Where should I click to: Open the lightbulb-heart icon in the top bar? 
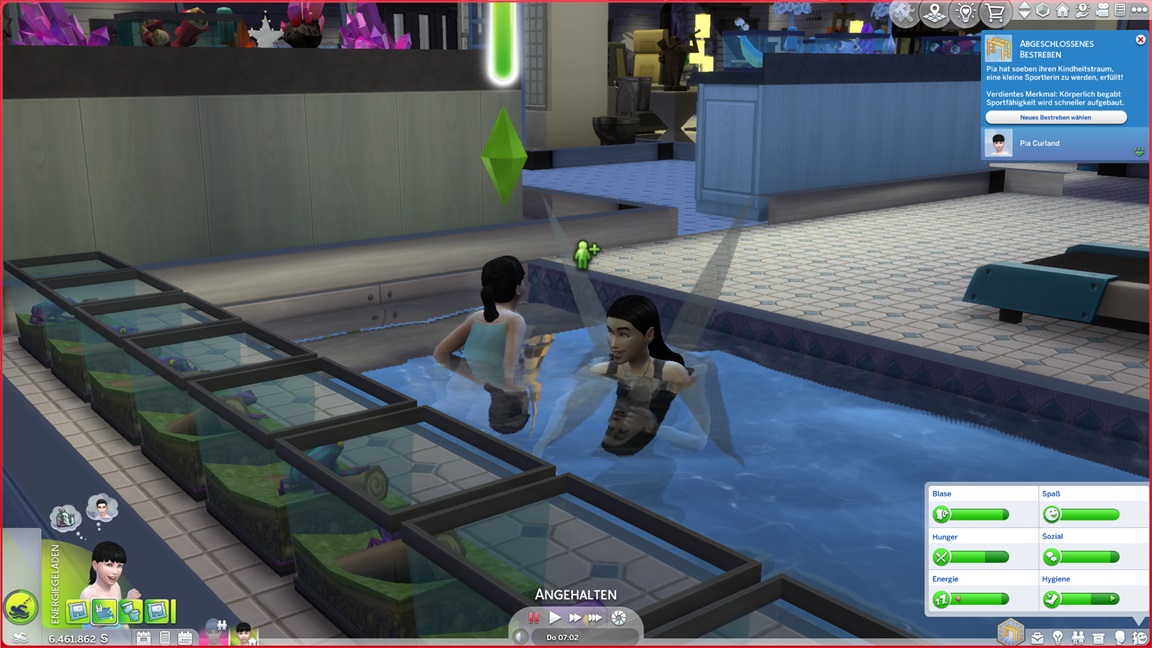click(964, 12)
